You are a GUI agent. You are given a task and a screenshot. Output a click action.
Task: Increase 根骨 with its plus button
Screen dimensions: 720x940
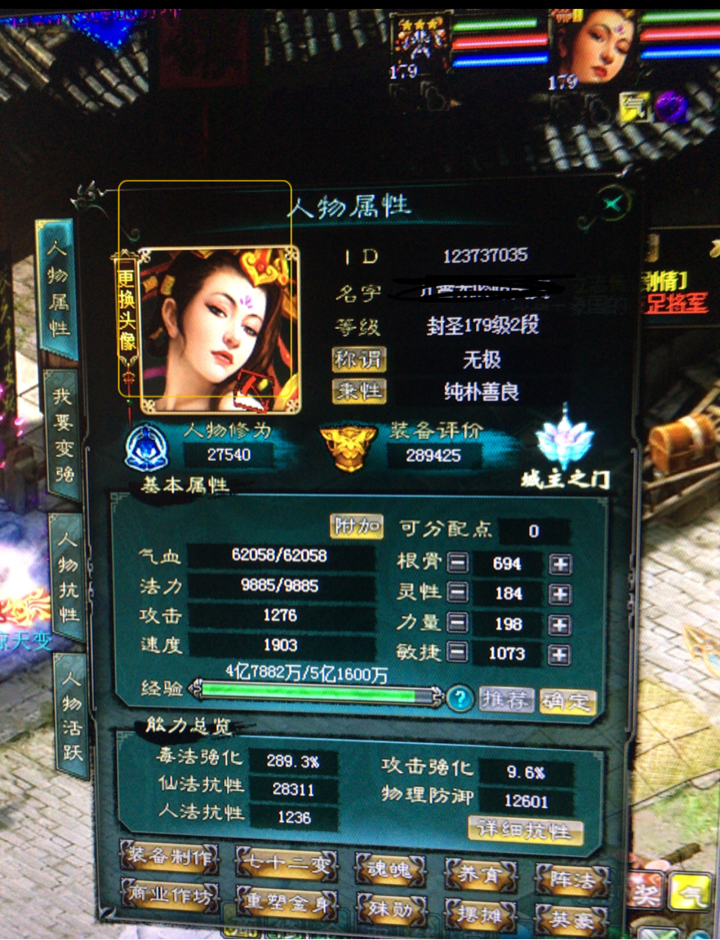click(x=561, y=563)
